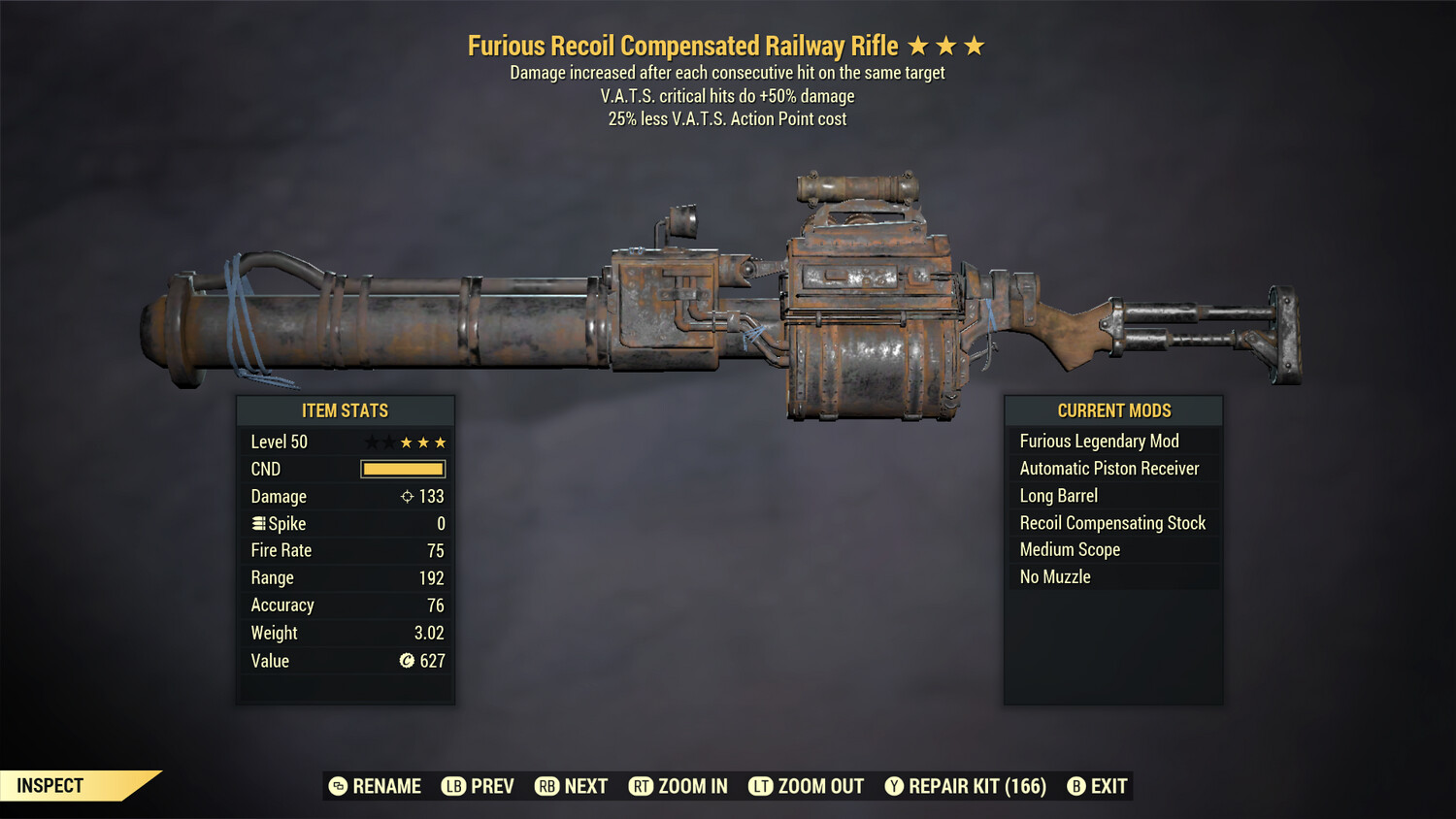Select the Recoil Compensating Stock mod
1456x819 pixels.
(x=1112, y=522)
